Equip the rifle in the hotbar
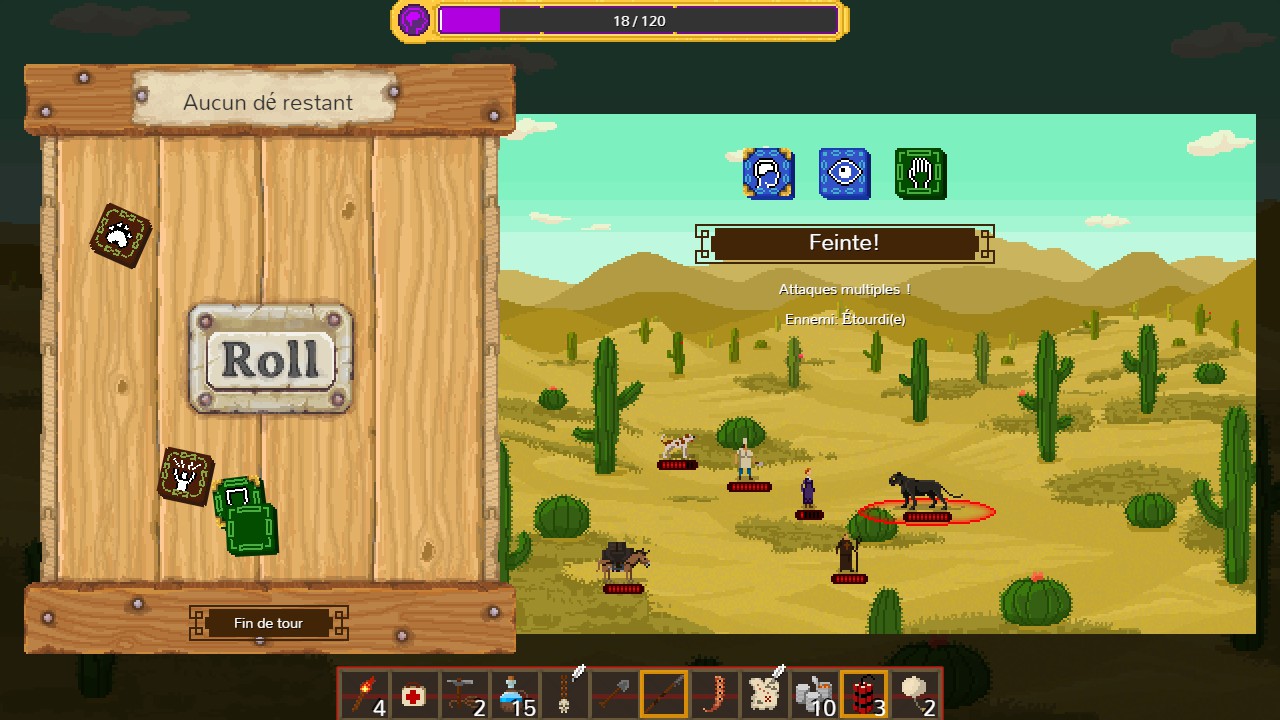 [x=664, y=693]
